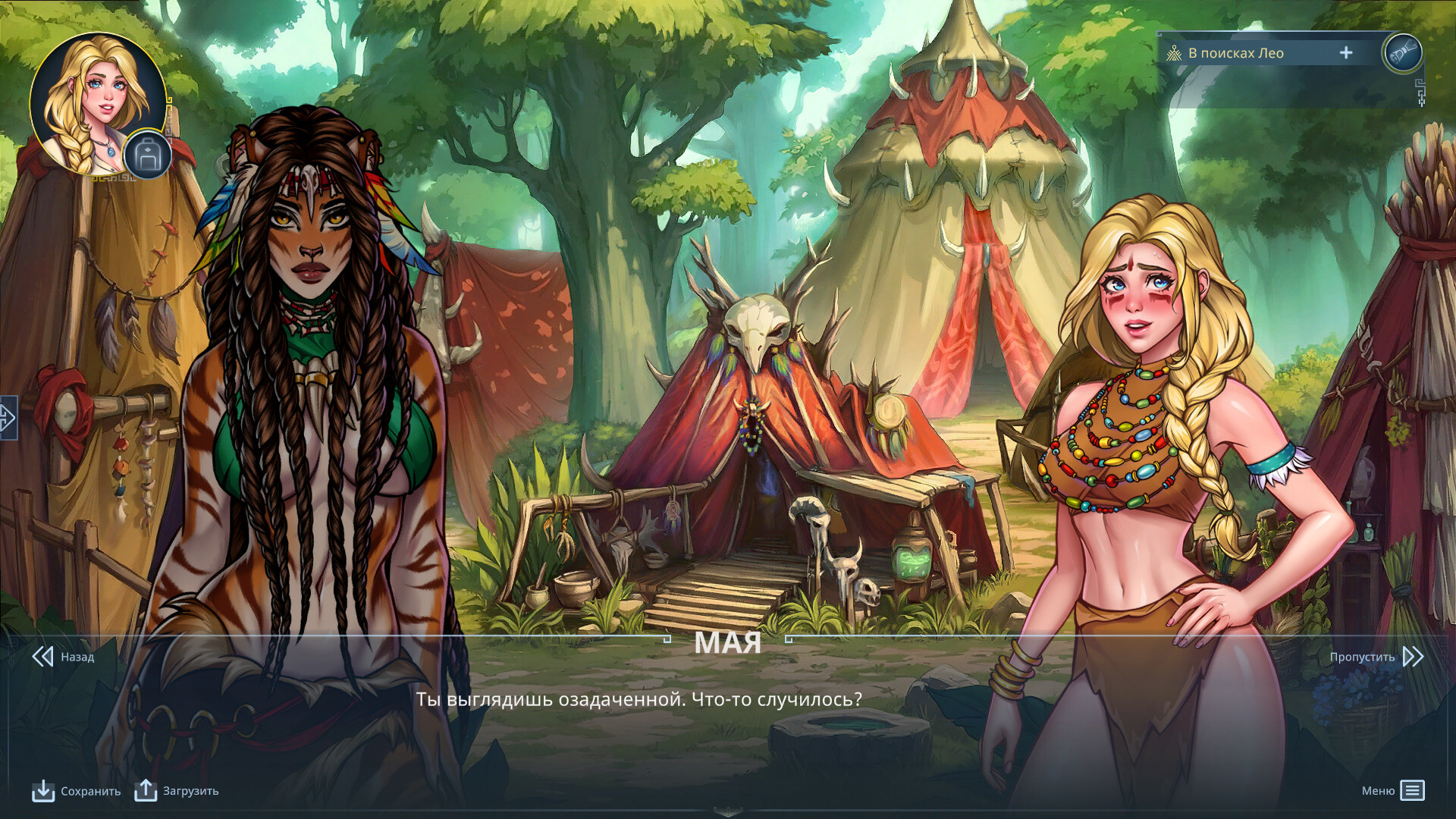Select the load upload-arrow icon

coord(145,791)
